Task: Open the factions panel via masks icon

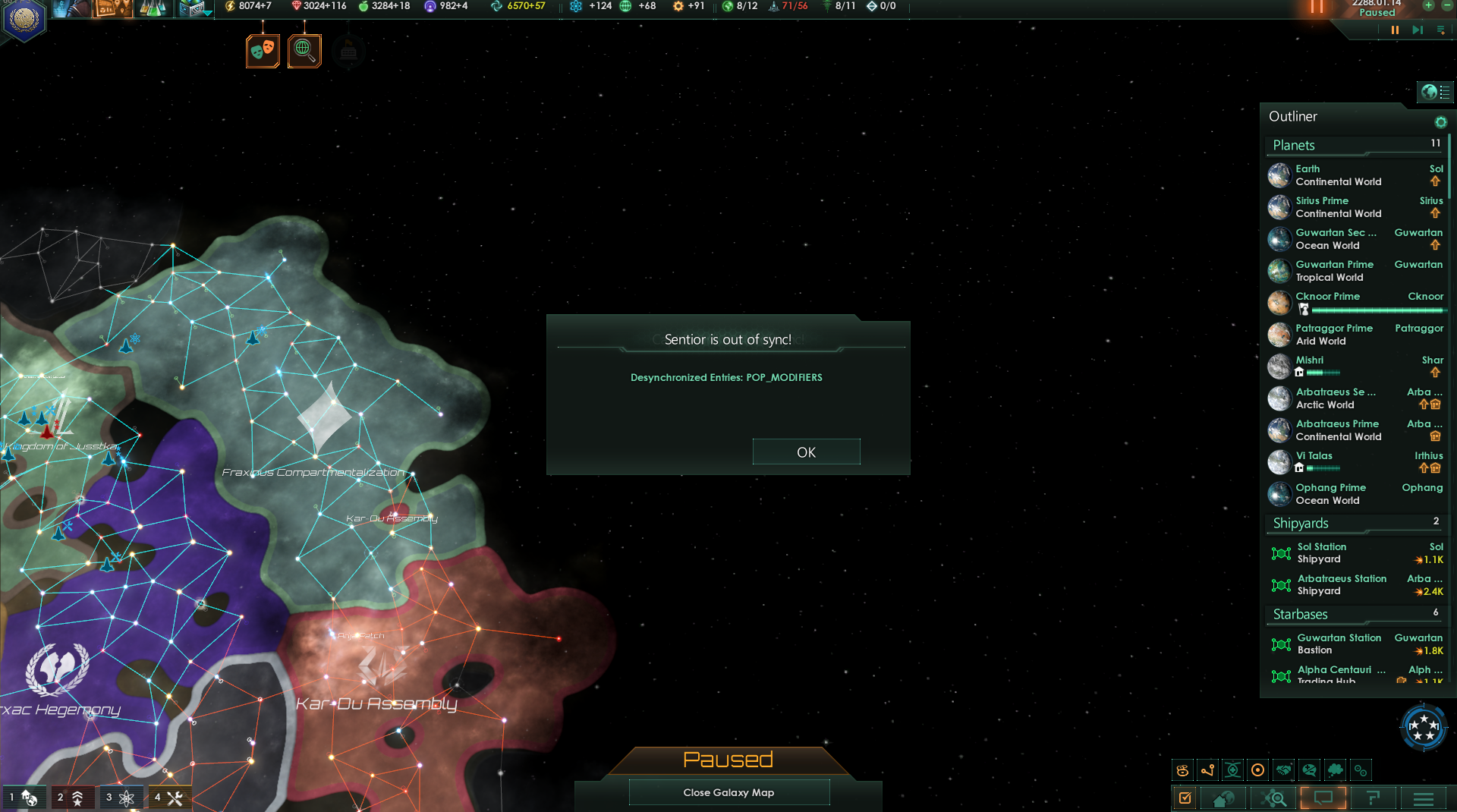Action: (263, 51)
